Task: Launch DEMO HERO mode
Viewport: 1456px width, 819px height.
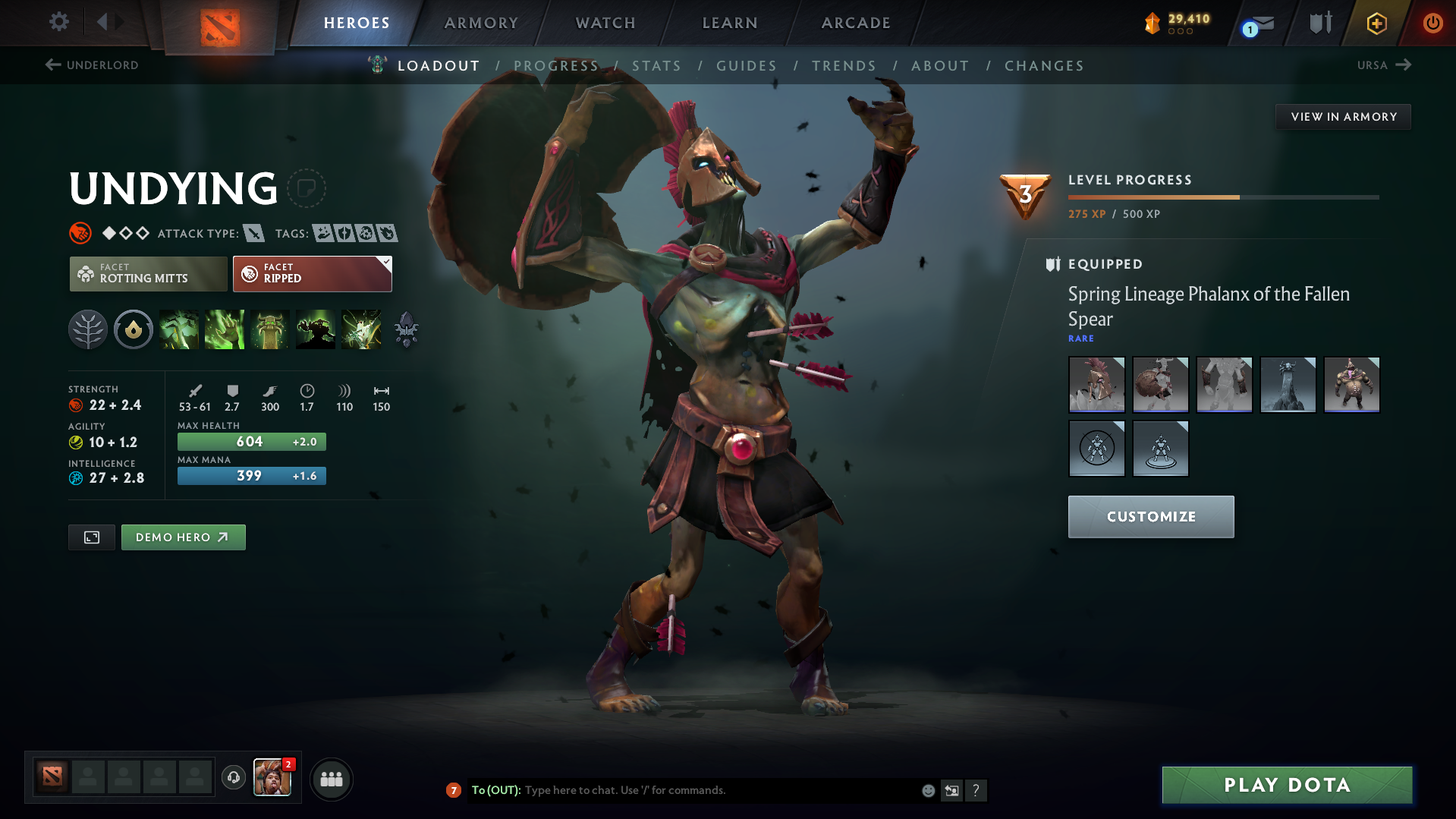Action: [183, 537]
